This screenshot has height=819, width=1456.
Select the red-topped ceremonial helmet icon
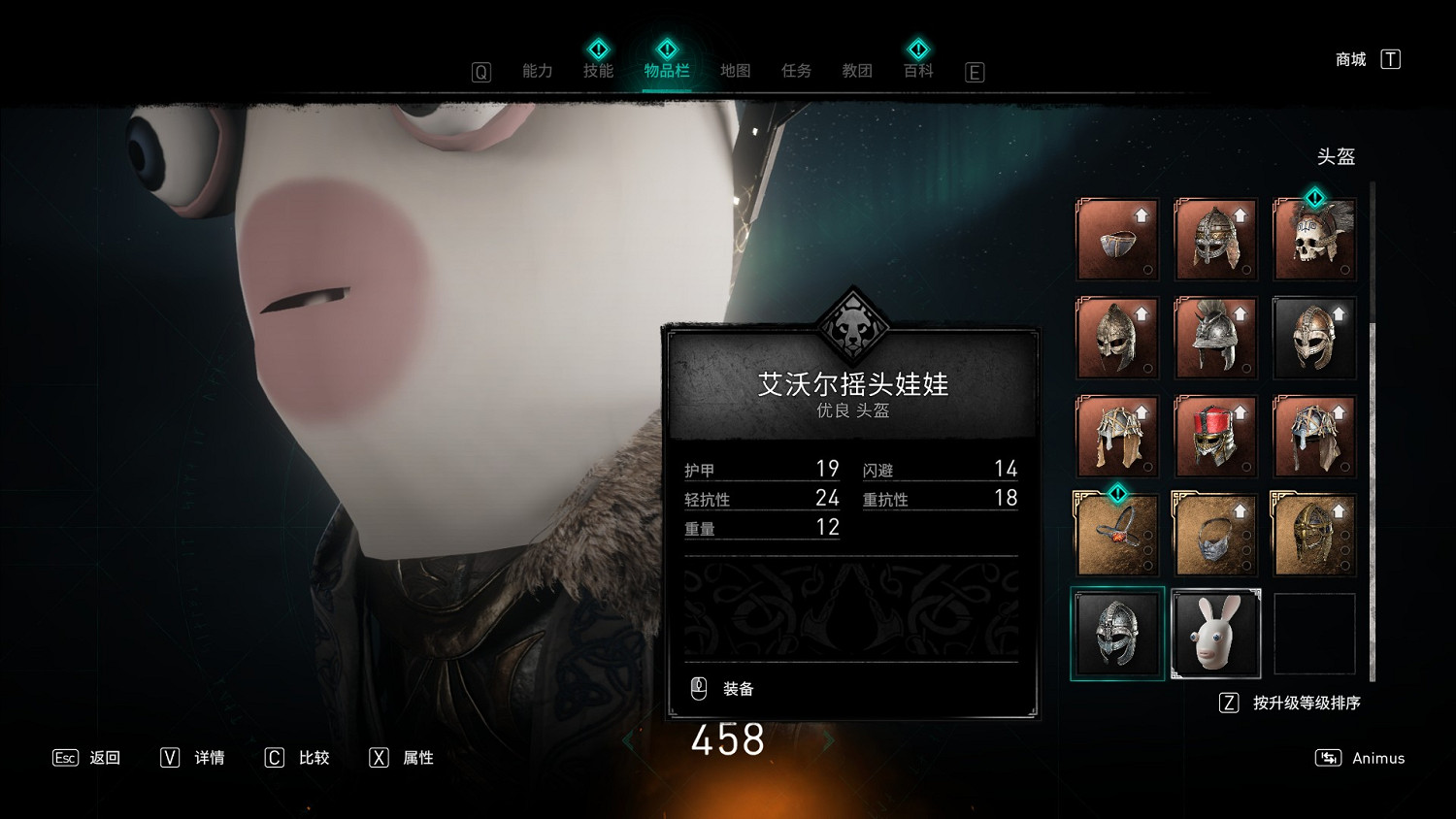(x=1215, y=436)
